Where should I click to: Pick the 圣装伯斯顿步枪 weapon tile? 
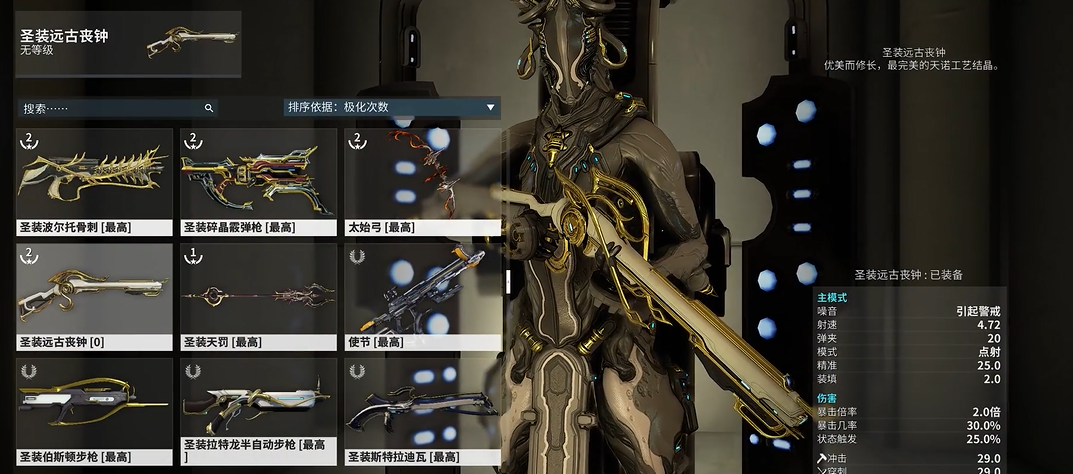[x=94, y=411]
